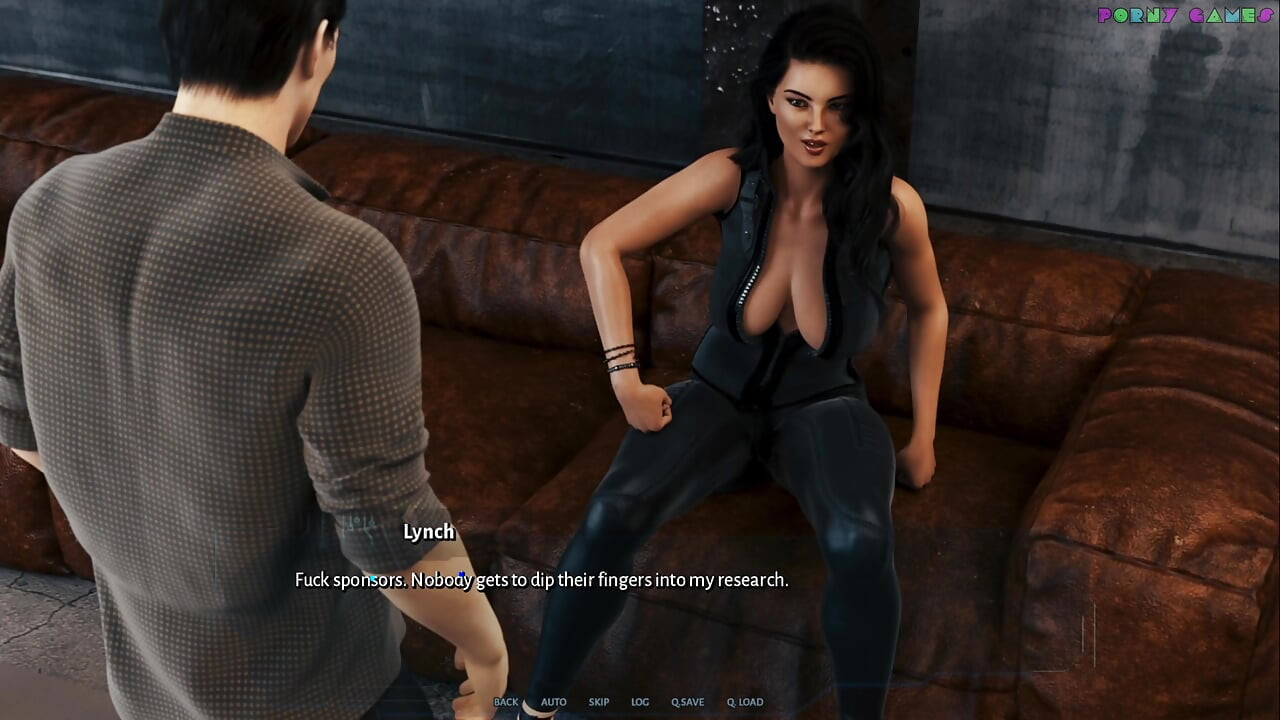Image resolution: width=1280 pixels, height=720 pixels.
Task: Click the blue text cursor marker
Action: [x=461, y=576]
